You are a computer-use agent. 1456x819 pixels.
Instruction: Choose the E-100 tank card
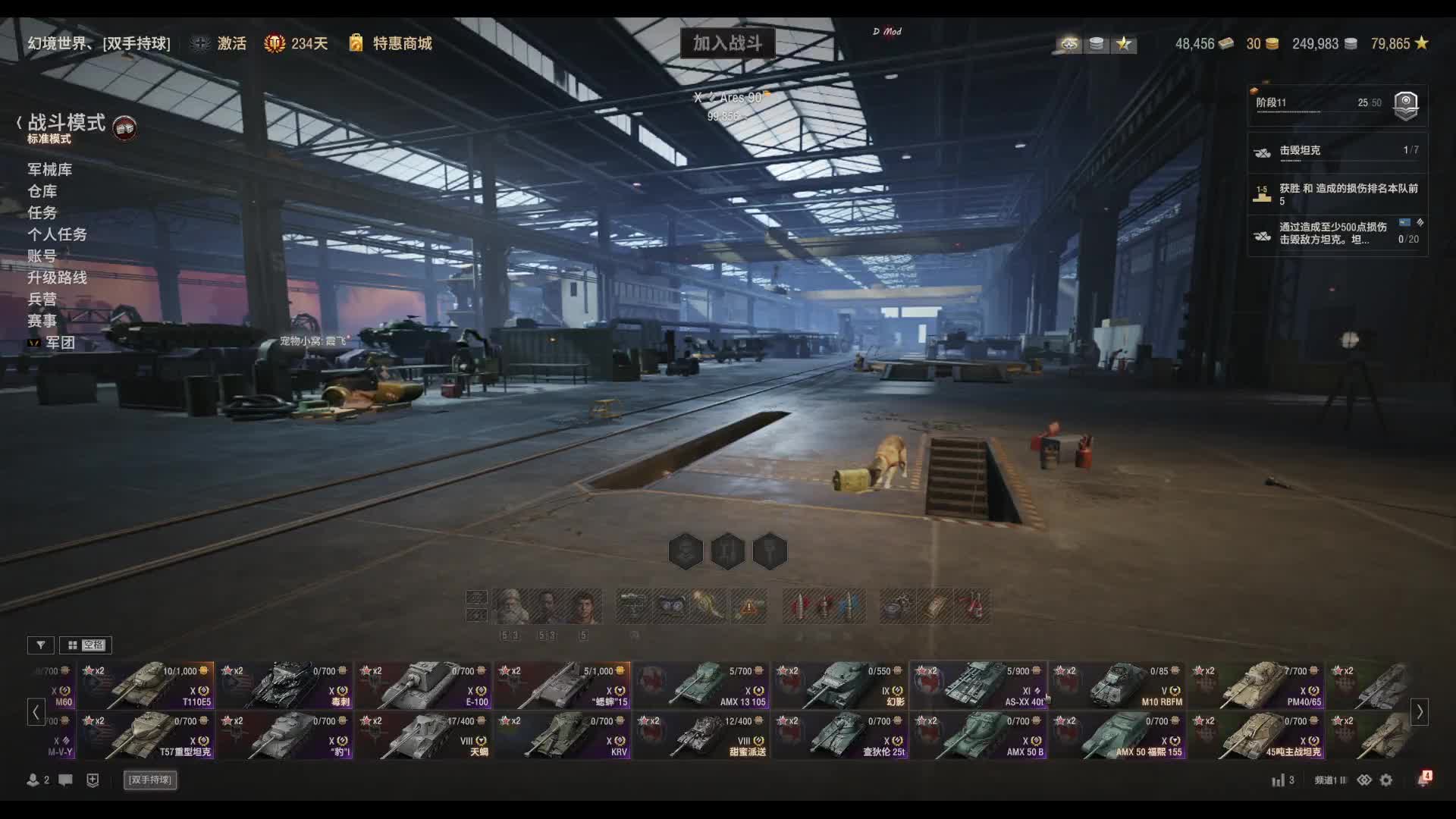point(425,685)
